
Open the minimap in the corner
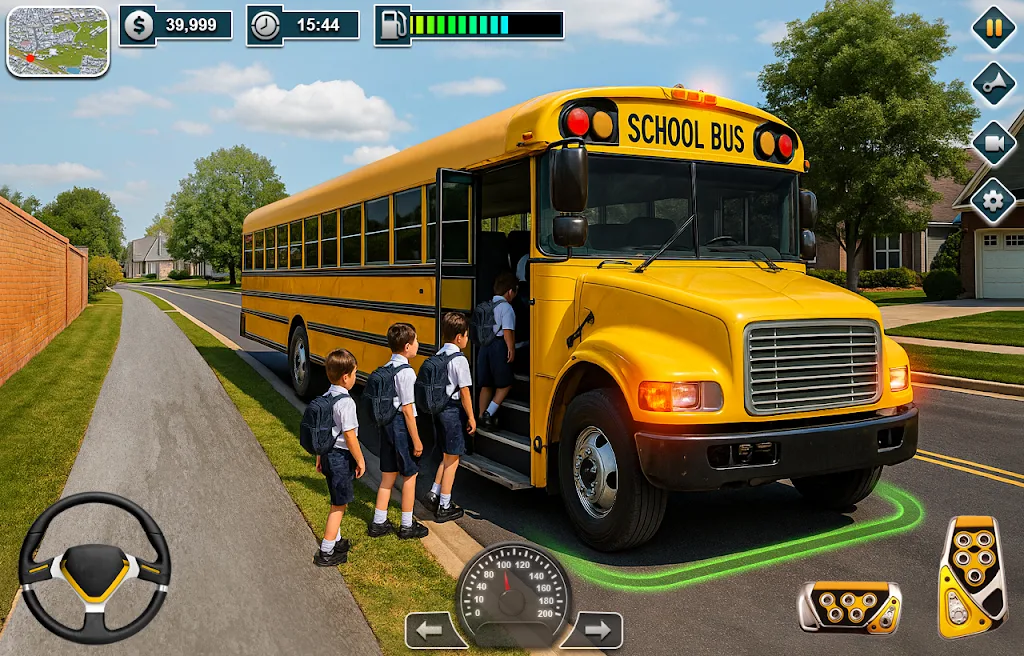tap(57, 42)
